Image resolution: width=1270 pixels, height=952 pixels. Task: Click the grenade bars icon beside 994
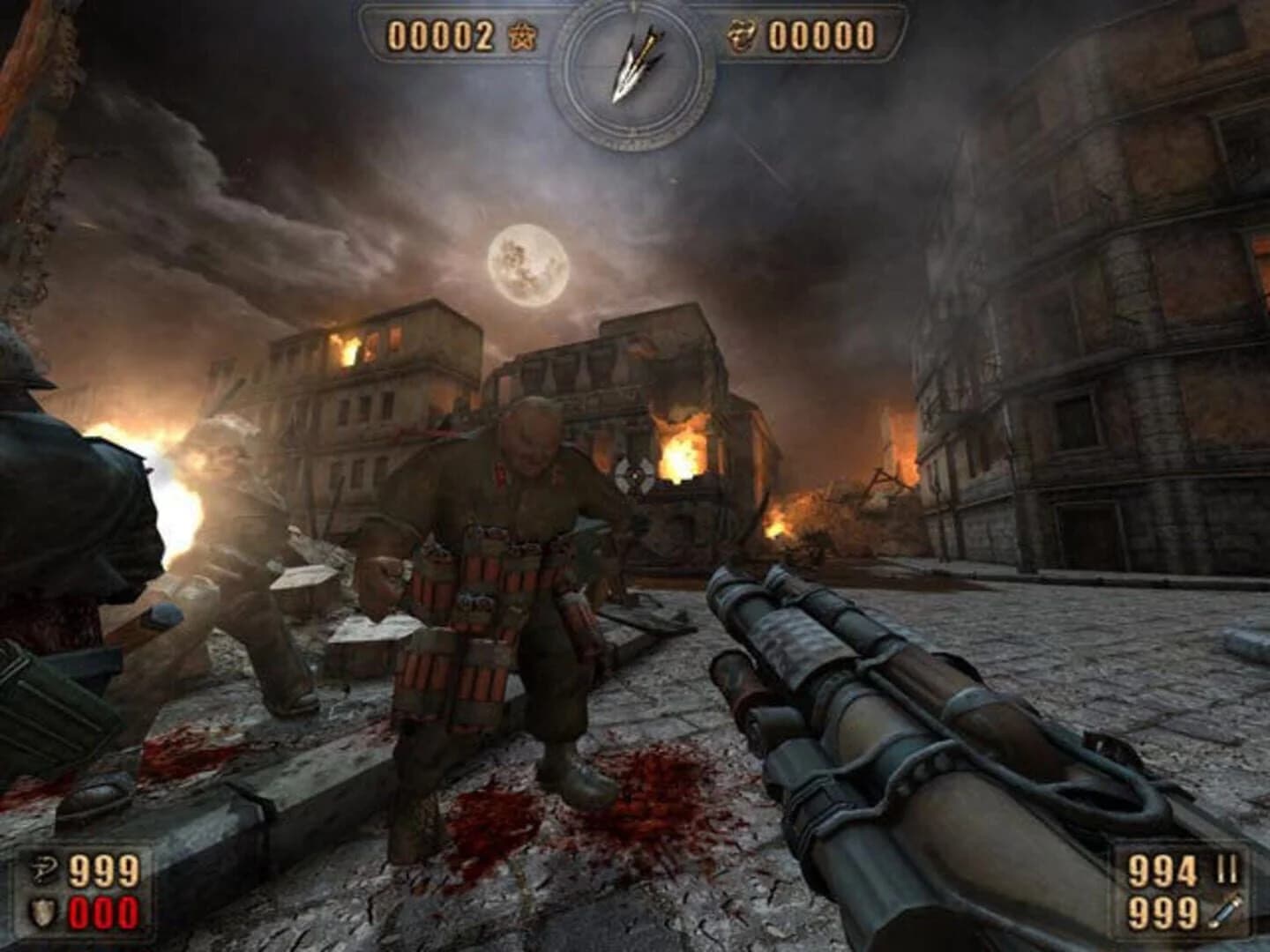tap(1226, 866)
